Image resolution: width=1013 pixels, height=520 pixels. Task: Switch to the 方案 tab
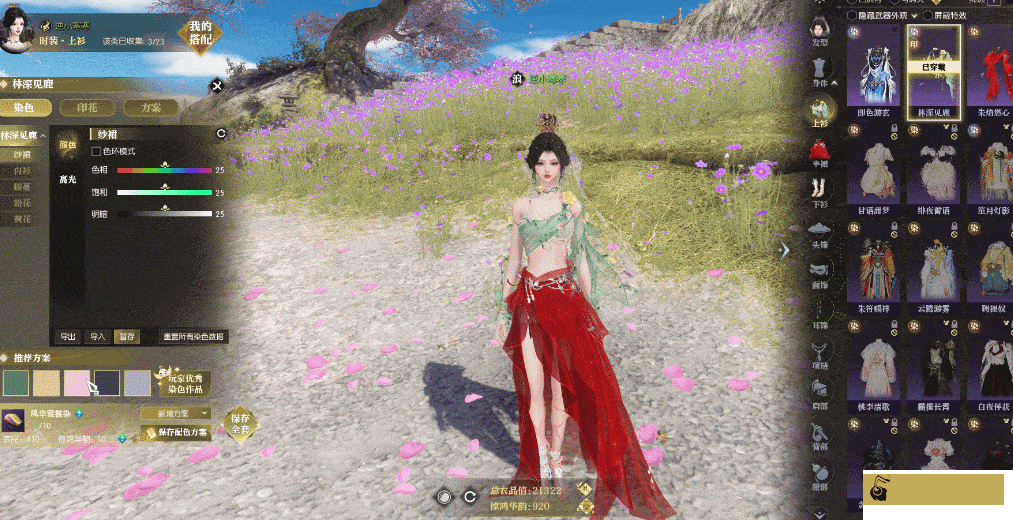pyautogui.click(x=152, y=107)
